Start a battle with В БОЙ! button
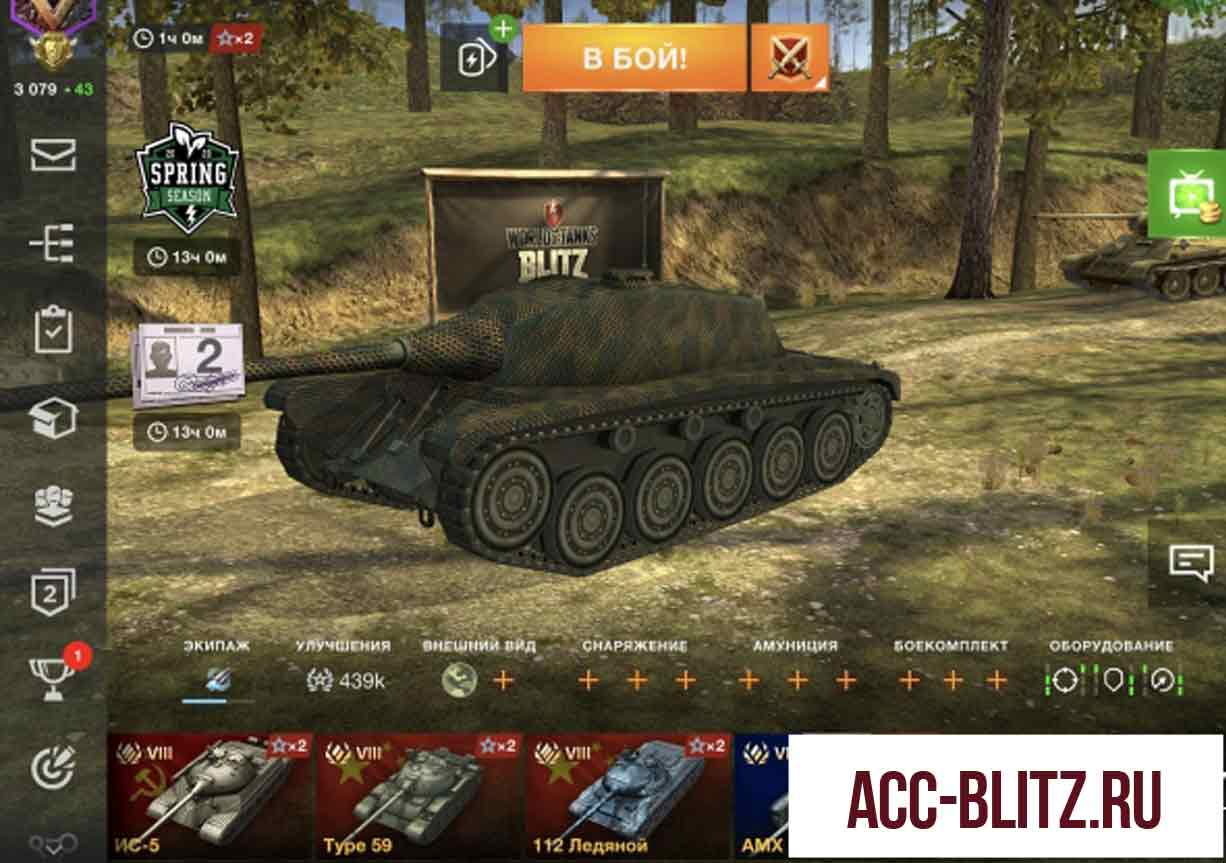Image resolution: width=1226 pixels, height=863 pixels. tap(634, 58)
